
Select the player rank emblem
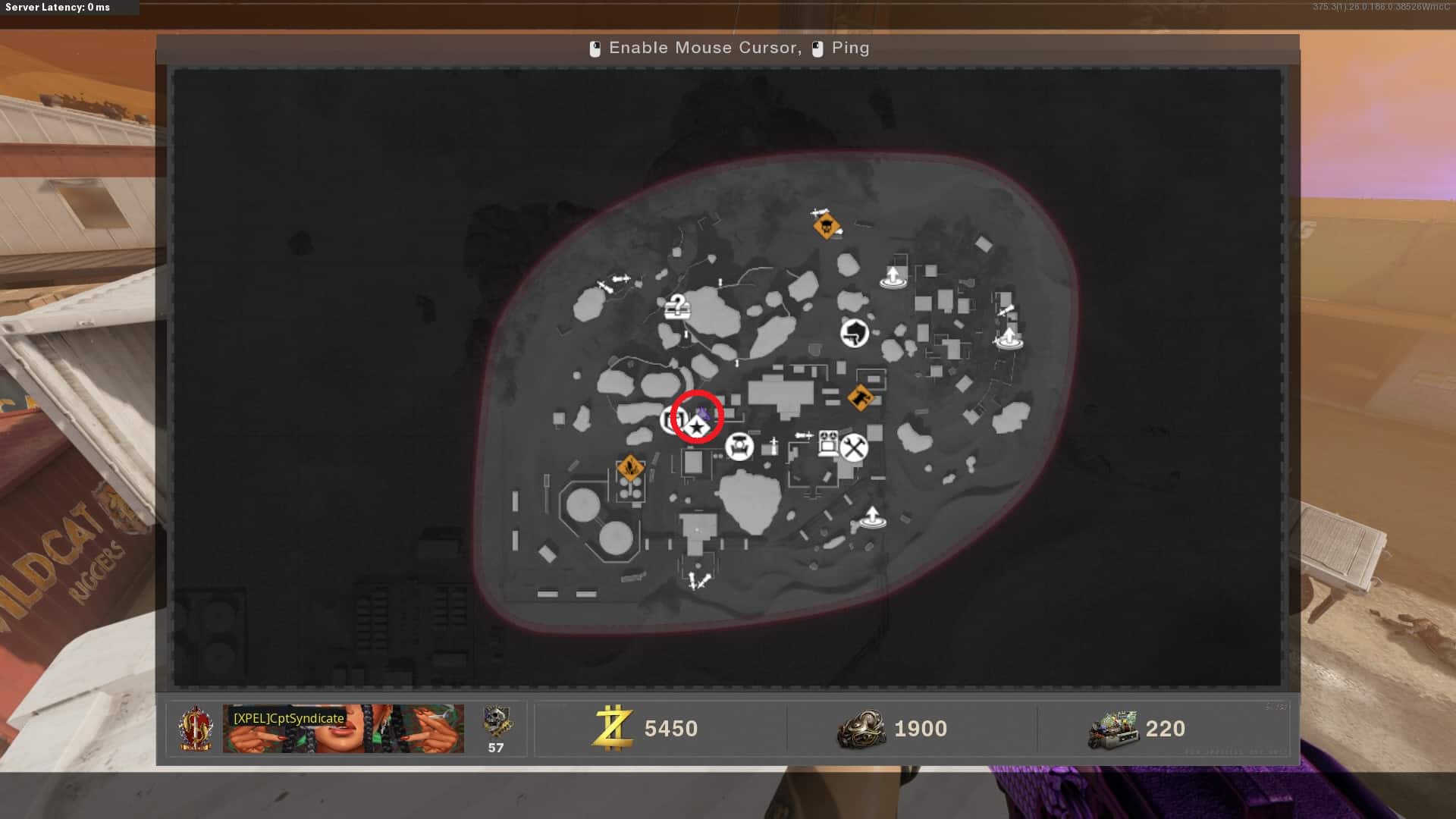(196, 728)
